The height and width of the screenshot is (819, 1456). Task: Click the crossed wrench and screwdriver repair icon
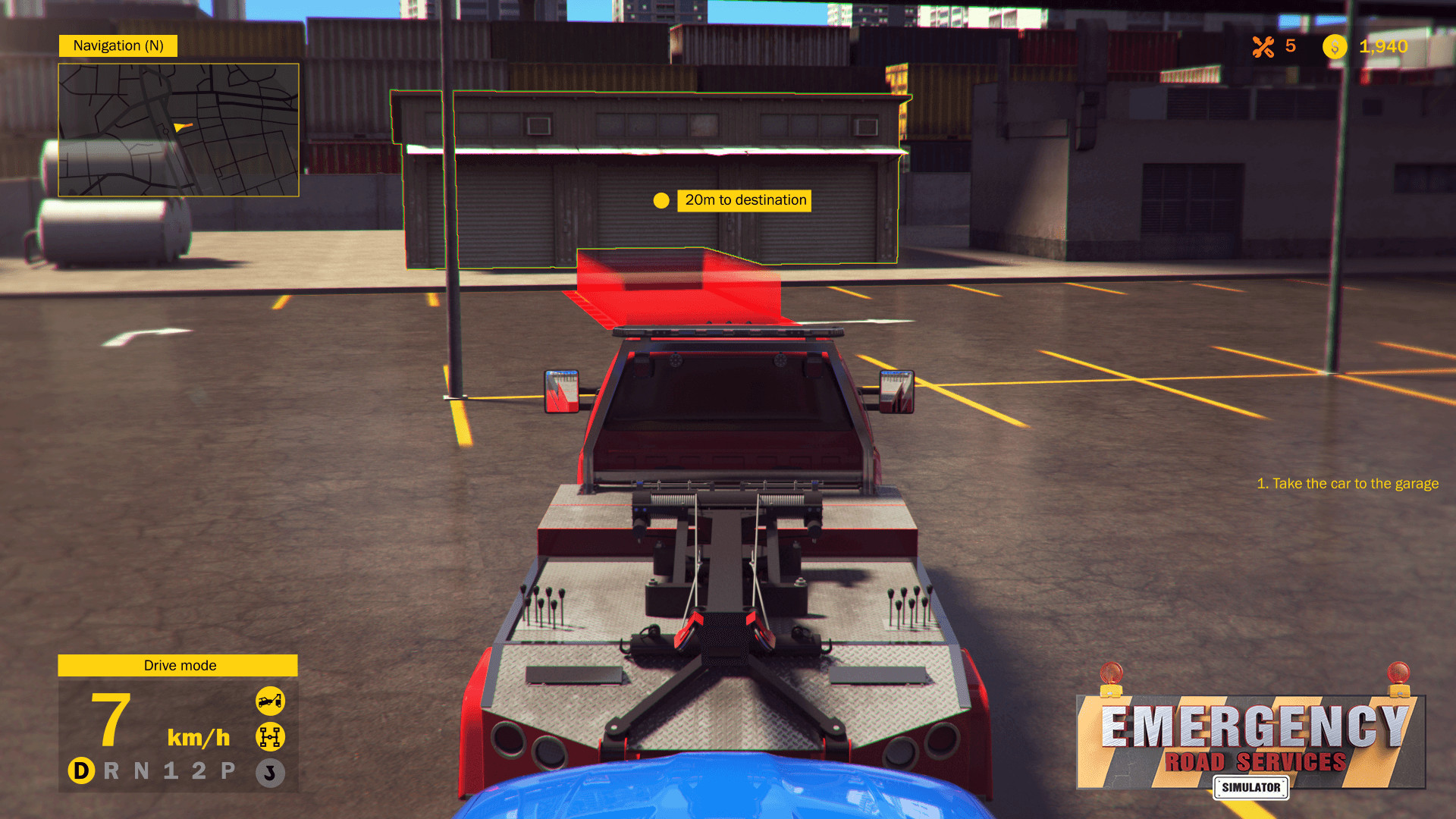[1265, 47]
